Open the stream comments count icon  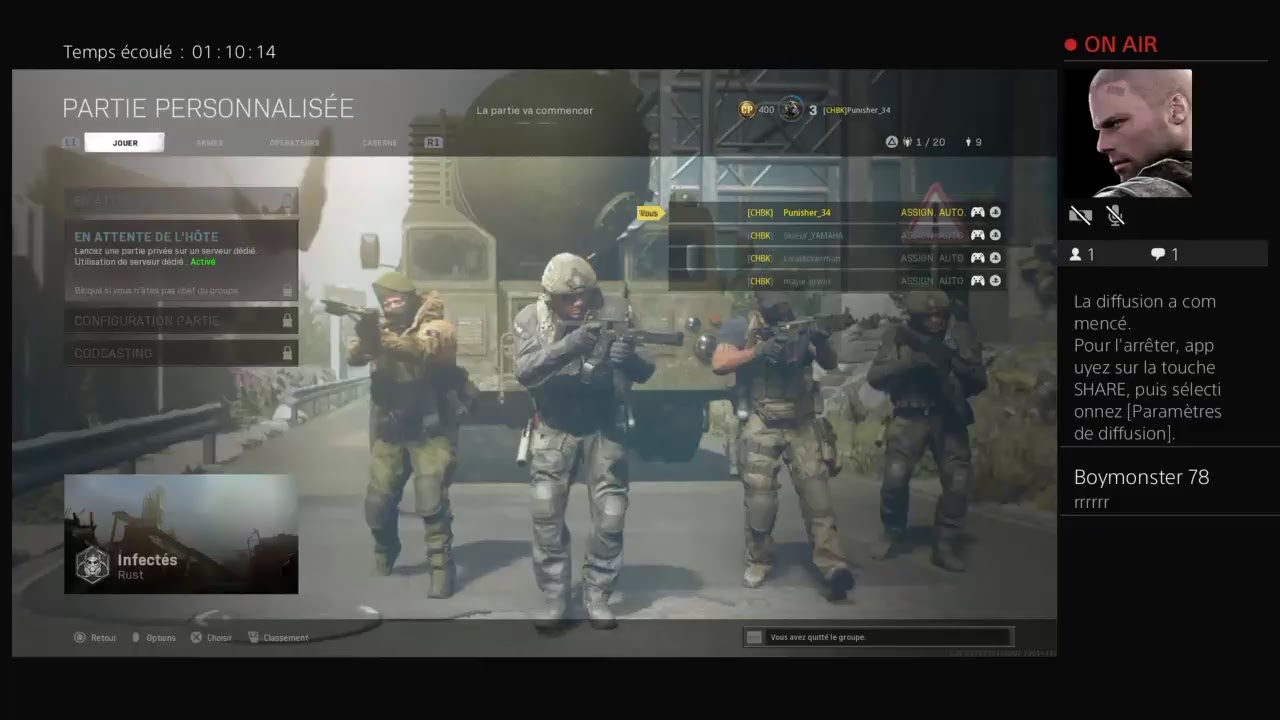point(1158,254)
